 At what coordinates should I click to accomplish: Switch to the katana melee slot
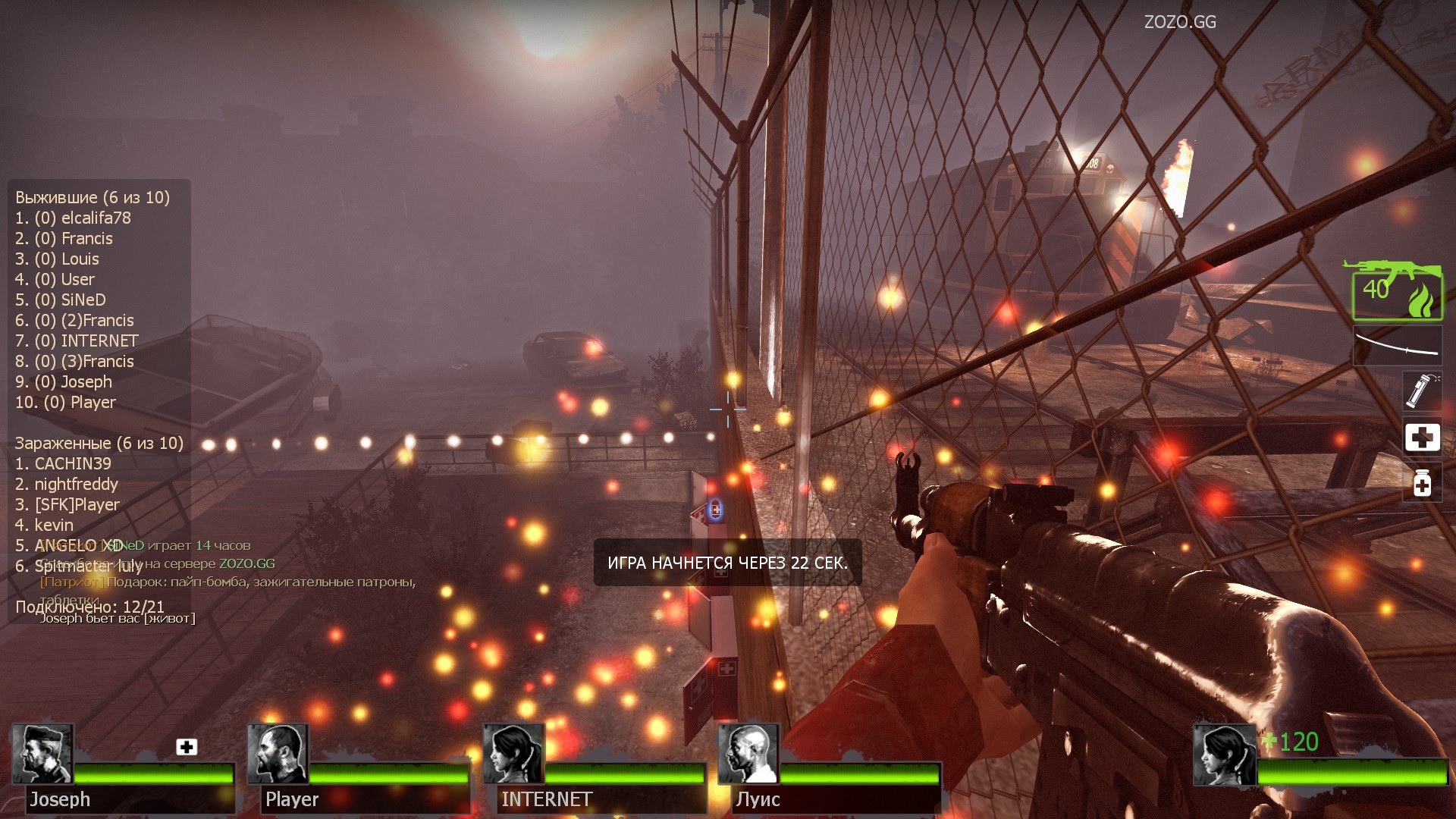1398,346
